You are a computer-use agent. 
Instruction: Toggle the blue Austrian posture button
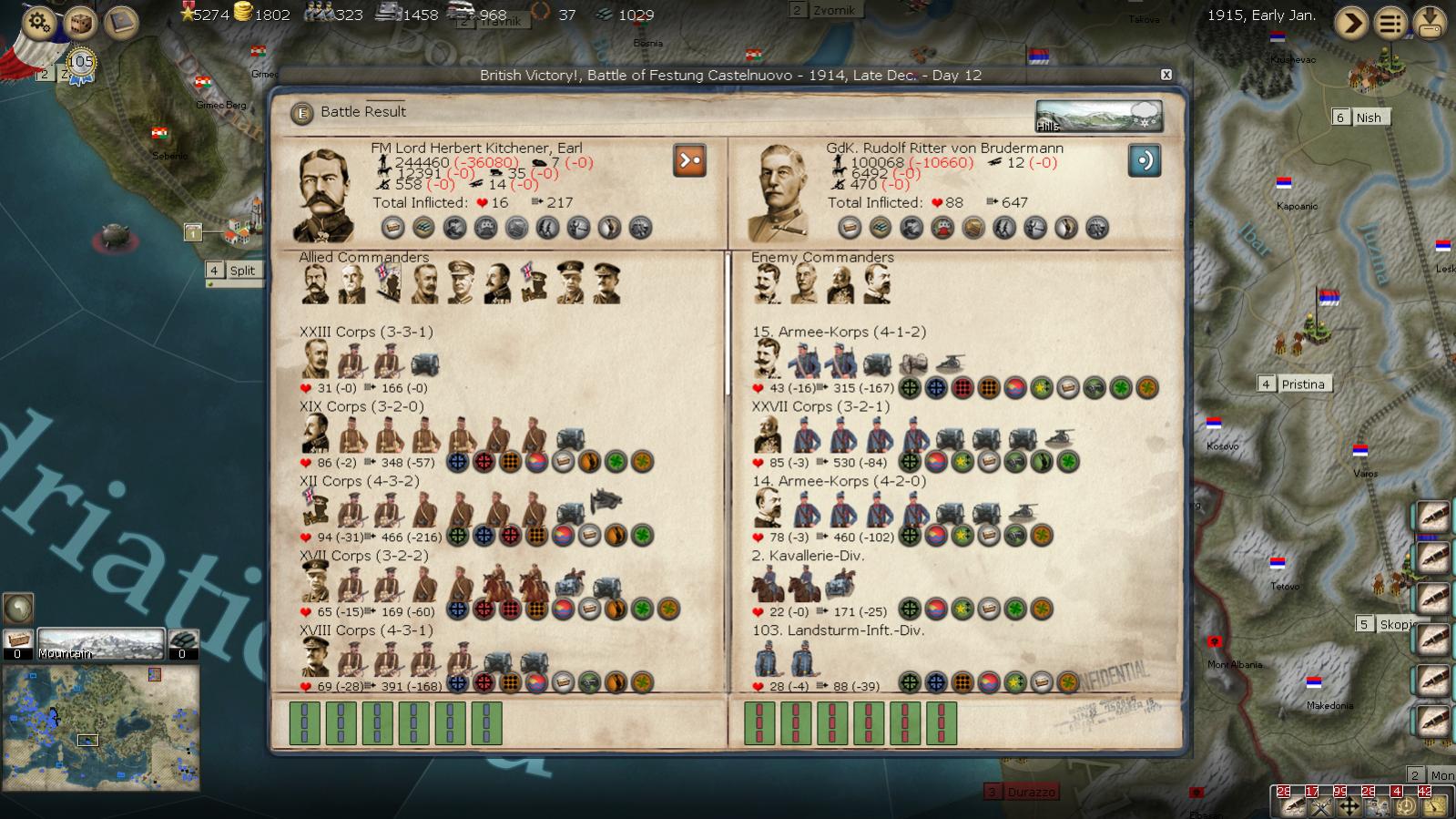tap(1144, 160)
